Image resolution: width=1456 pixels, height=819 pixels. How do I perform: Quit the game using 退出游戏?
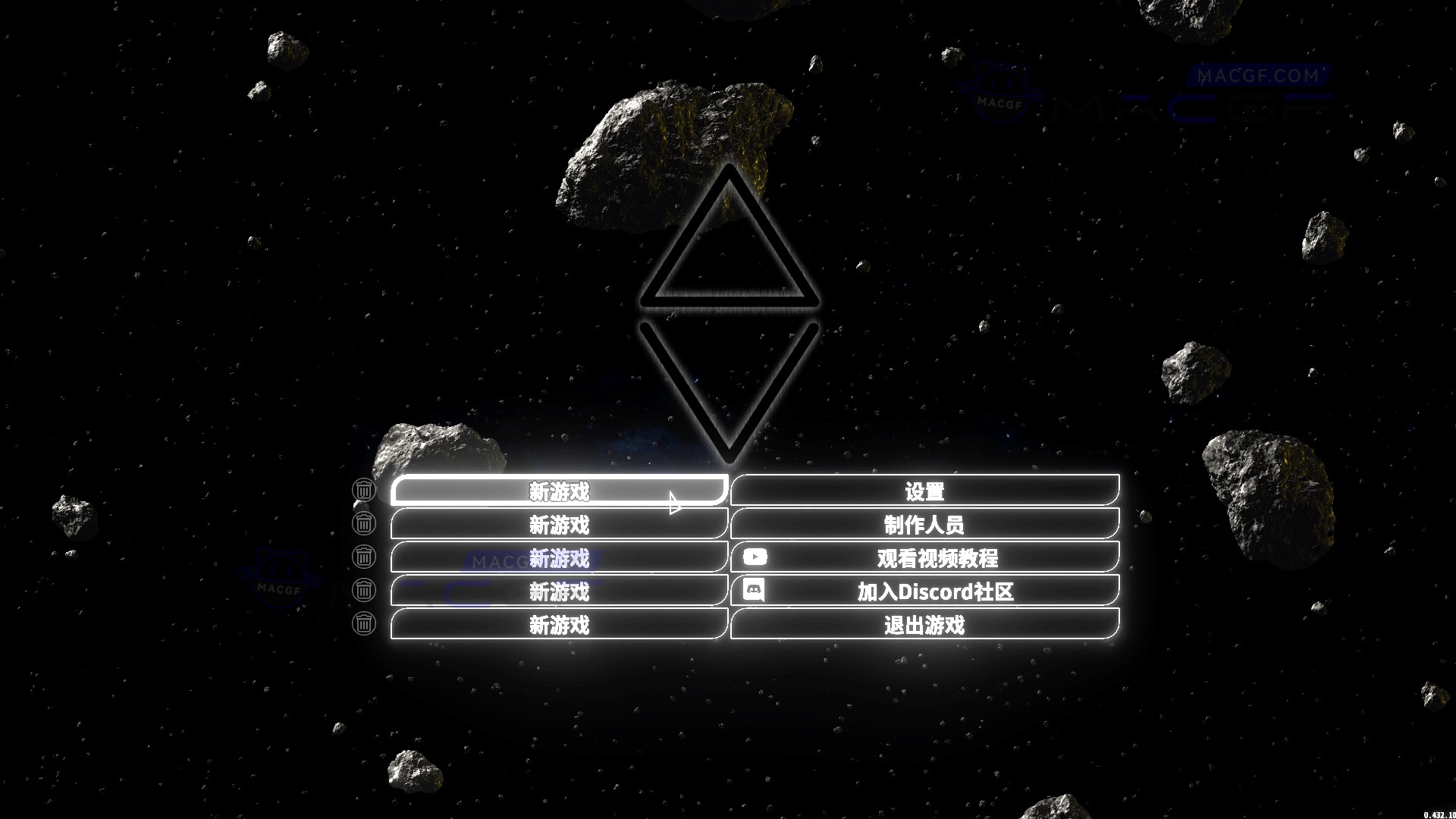click(x=924, y=625)
